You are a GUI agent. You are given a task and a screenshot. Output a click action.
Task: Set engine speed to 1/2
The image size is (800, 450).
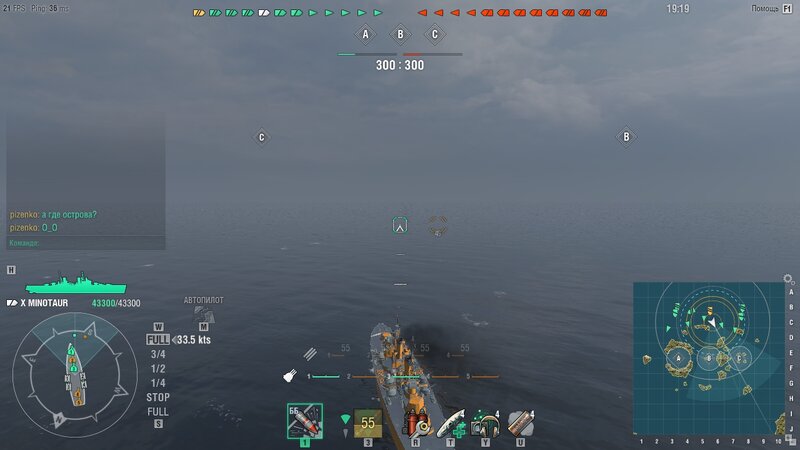tap(158, 368)
